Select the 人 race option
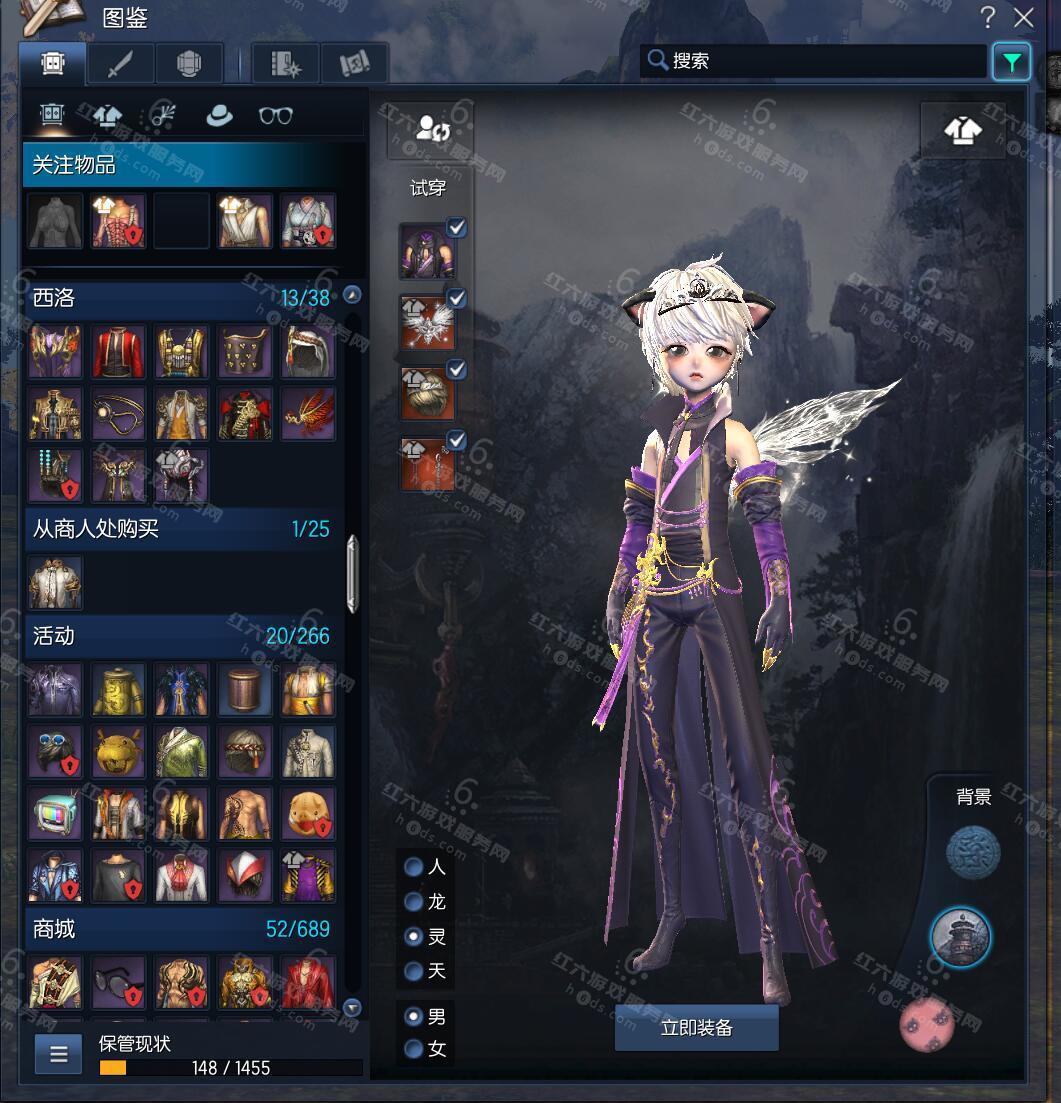 pos(413,867)
